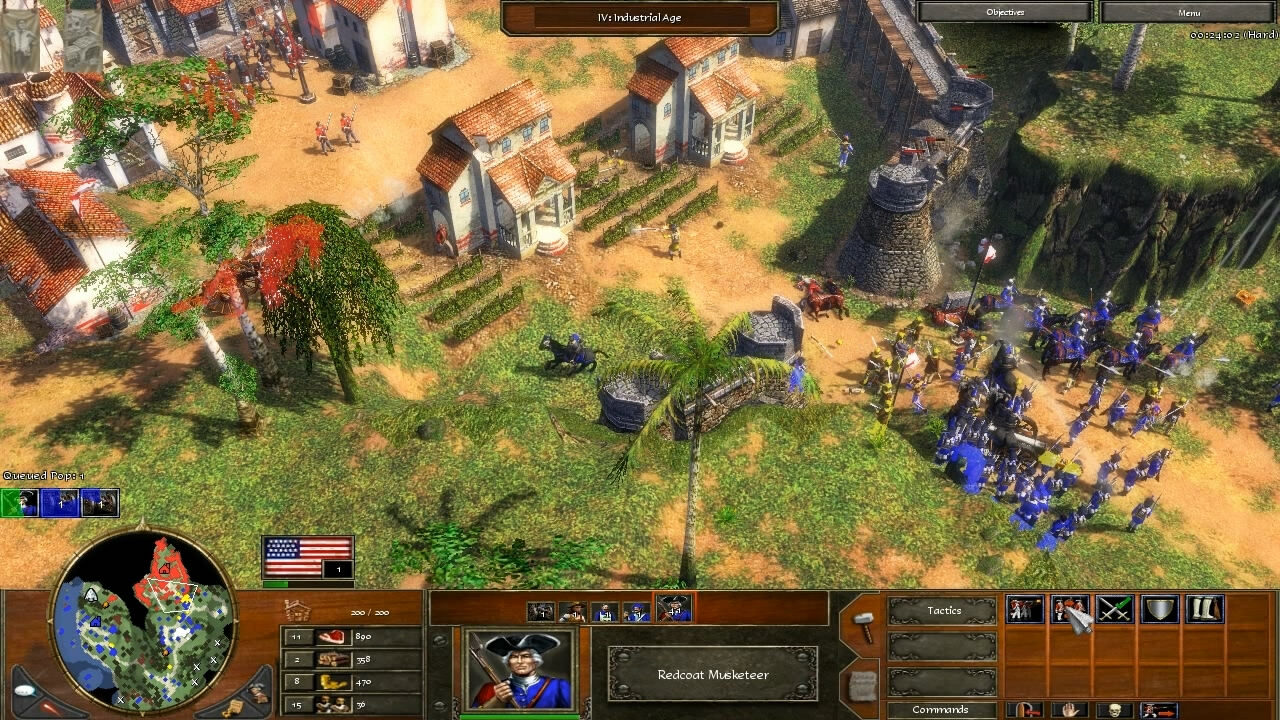1280x720 pixels.
Task: Expand the Commands panel header
Action: pyautogui.click(x=941, y=710)
